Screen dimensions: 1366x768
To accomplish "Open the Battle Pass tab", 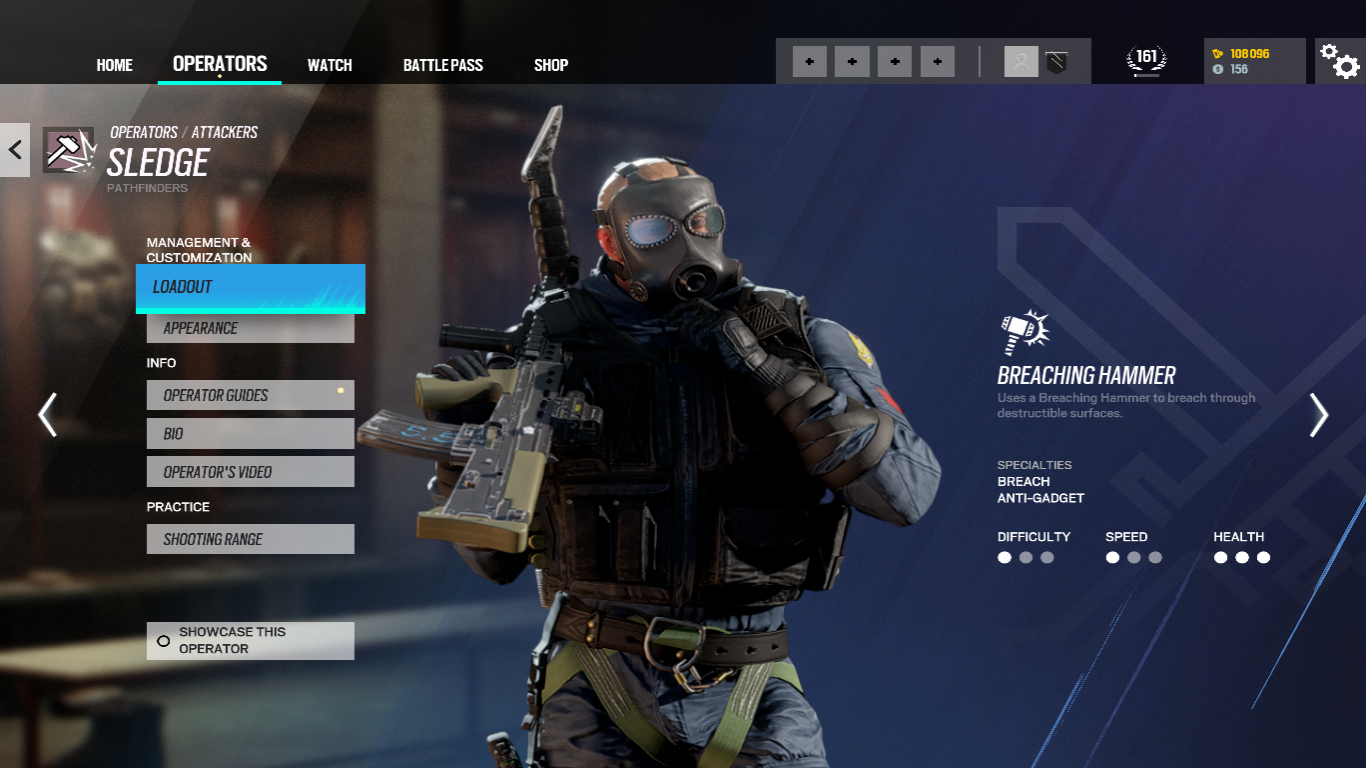I will (x=443, y=65).
